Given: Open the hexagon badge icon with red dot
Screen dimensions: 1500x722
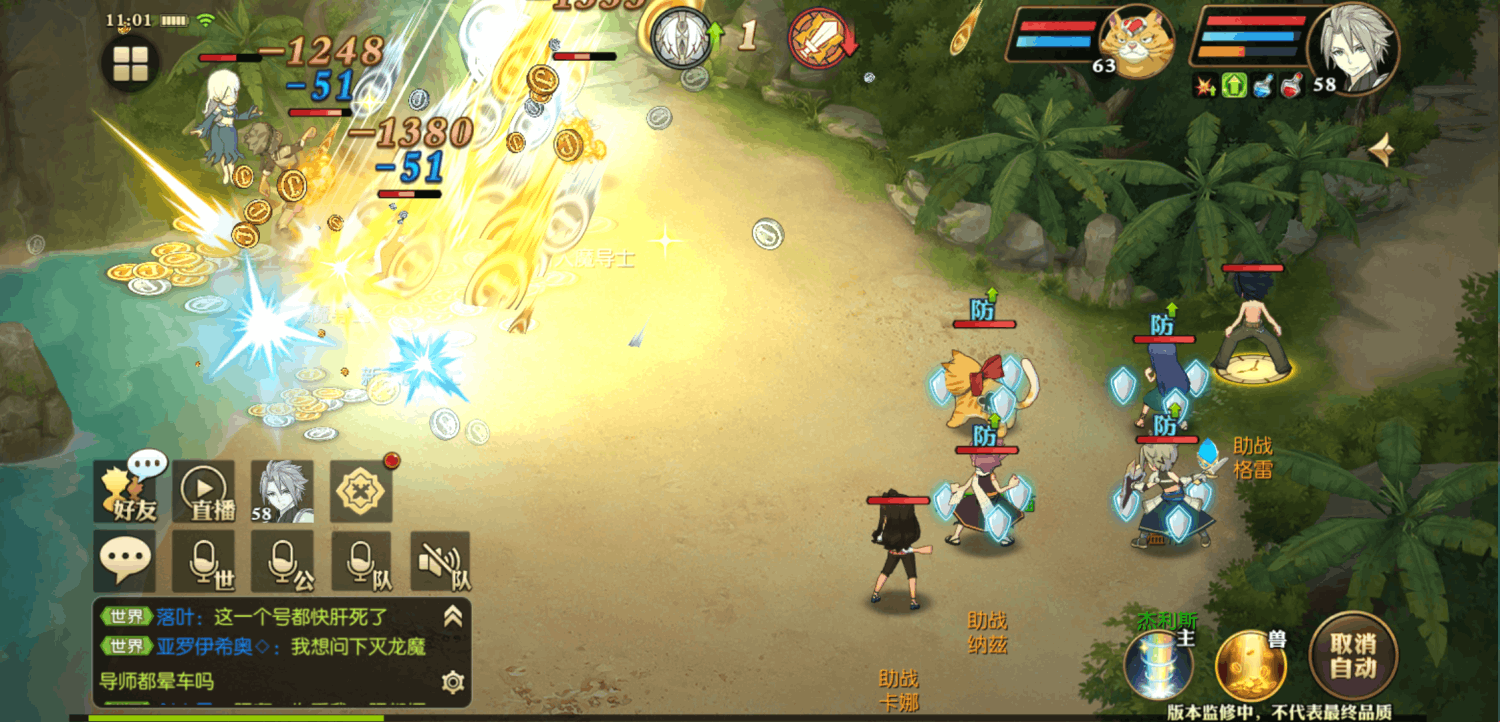Looking at the screenshot, I should point(361,491).
